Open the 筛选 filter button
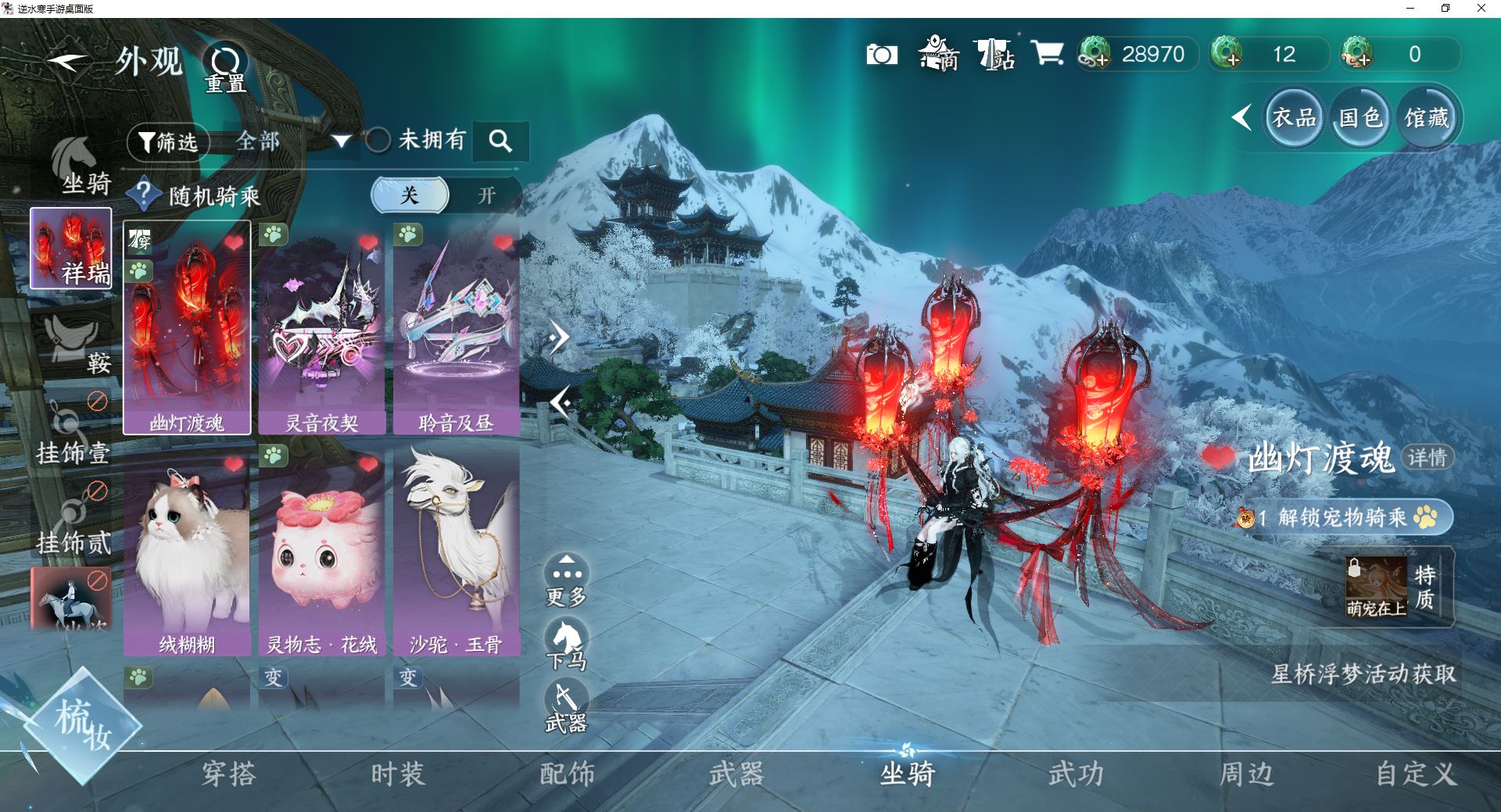The image size is (1501, 812). pyautogui.click(x=168, y=142)
